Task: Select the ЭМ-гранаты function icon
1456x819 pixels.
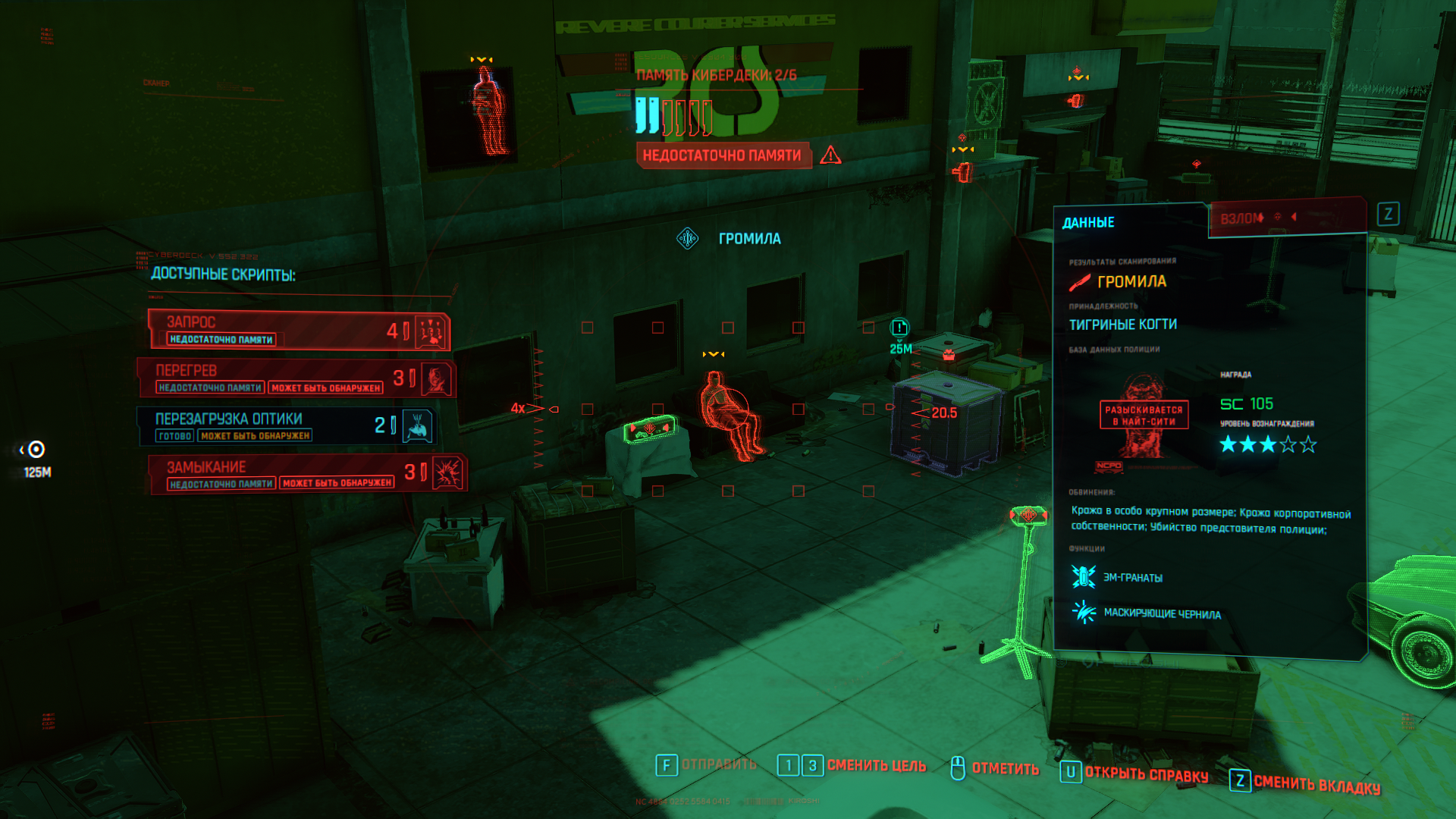Action: pos(1084,576)
